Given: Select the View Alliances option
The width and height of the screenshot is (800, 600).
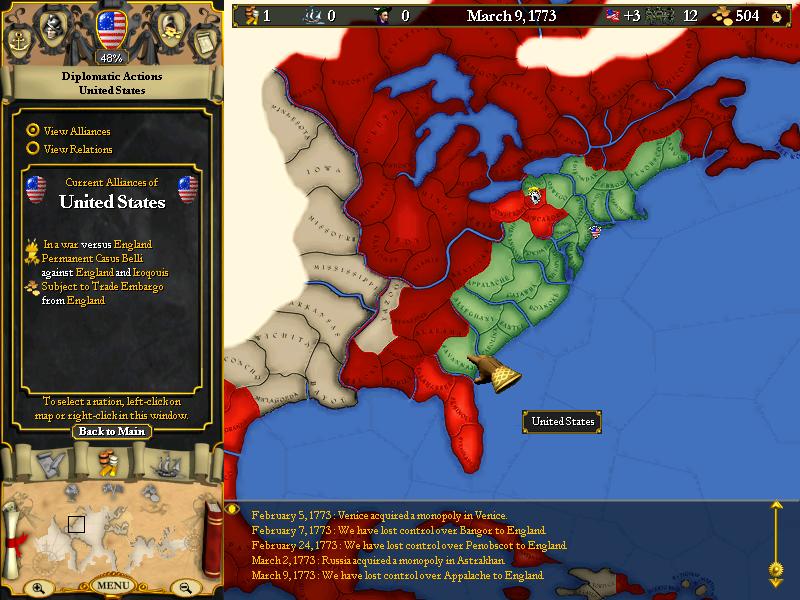Looking at the screenshot, I should [x=33, y=130].
